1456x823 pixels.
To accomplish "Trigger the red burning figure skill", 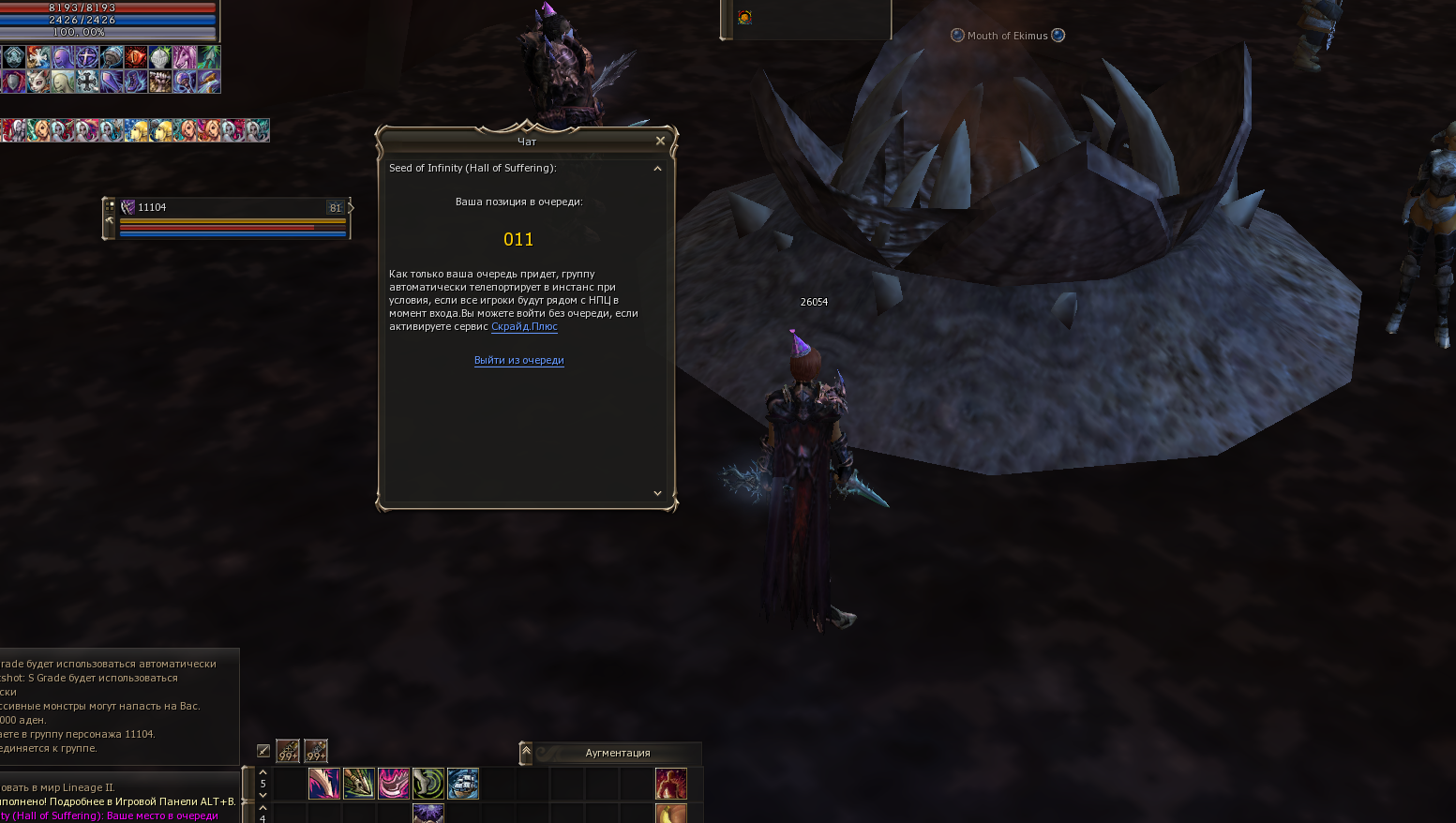I will point(670,784).
